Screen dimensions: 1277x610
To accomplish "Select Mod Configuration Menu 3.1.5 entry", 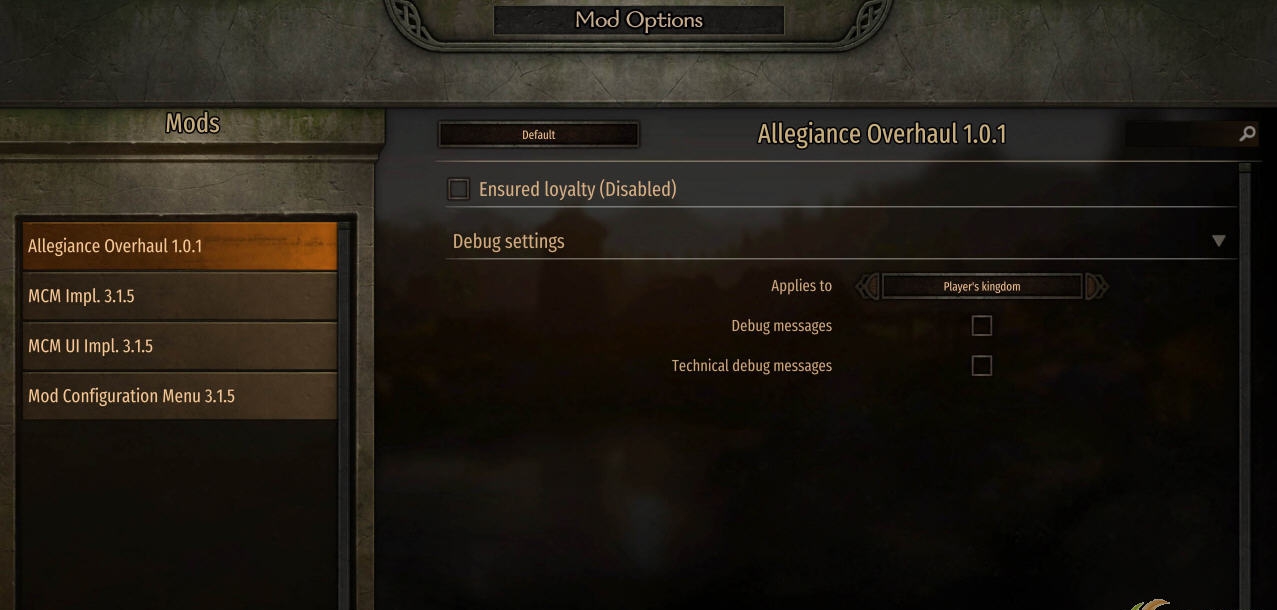I will (x=180, y=396).
